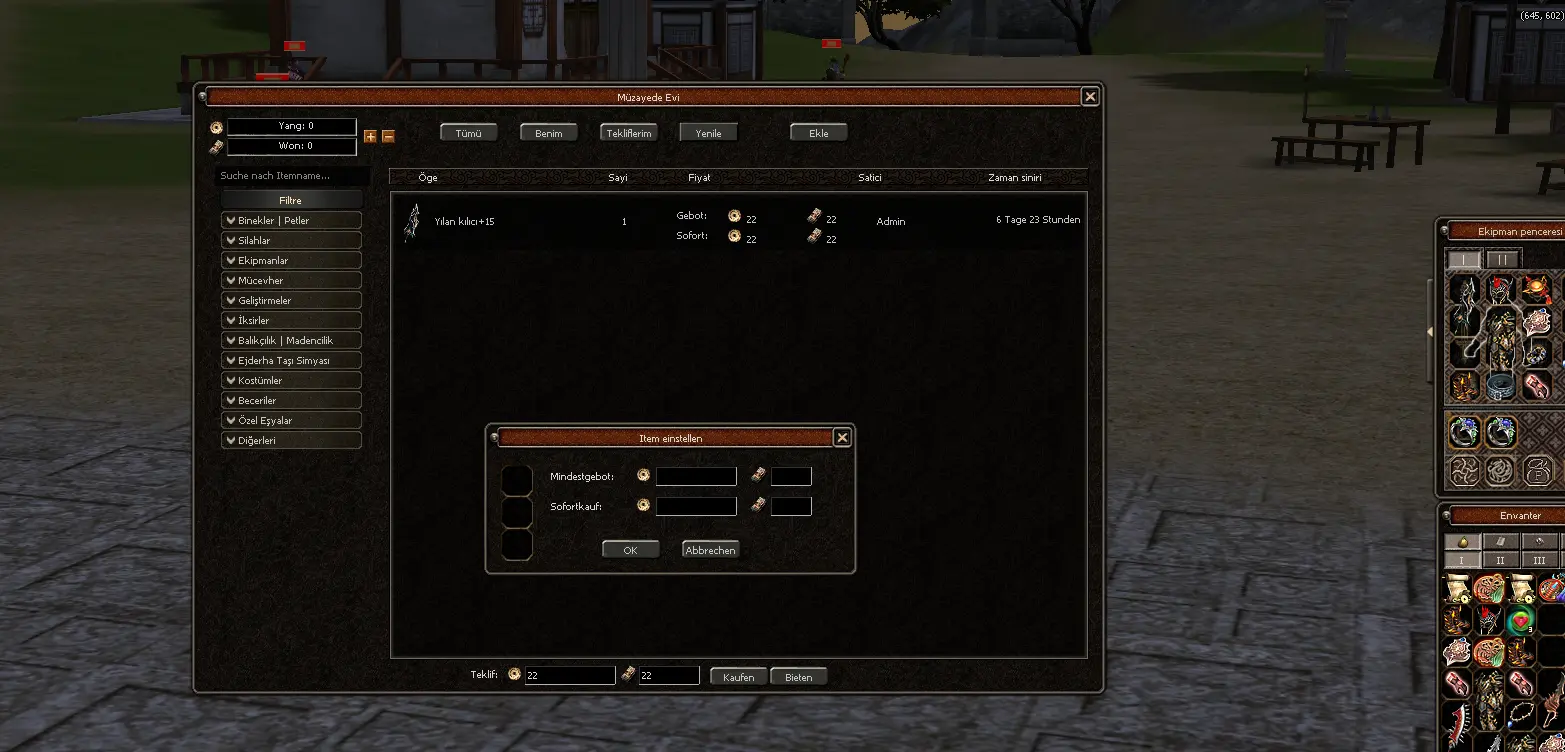Buy the item with Kaufen

[x=739, y=677]
